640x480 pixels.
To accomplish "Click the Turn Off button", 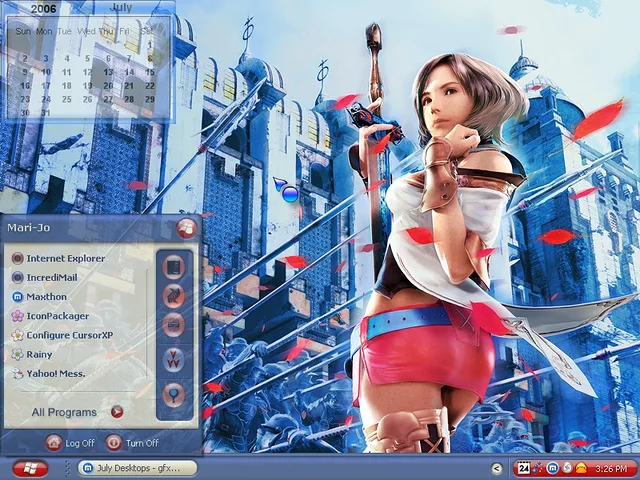I will (x=132, y=443).
